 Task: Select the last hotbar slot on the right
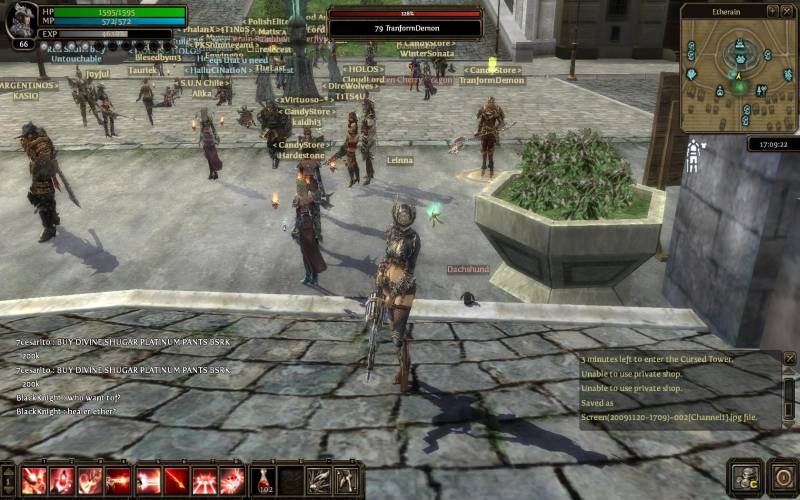(x=347, y=480)
